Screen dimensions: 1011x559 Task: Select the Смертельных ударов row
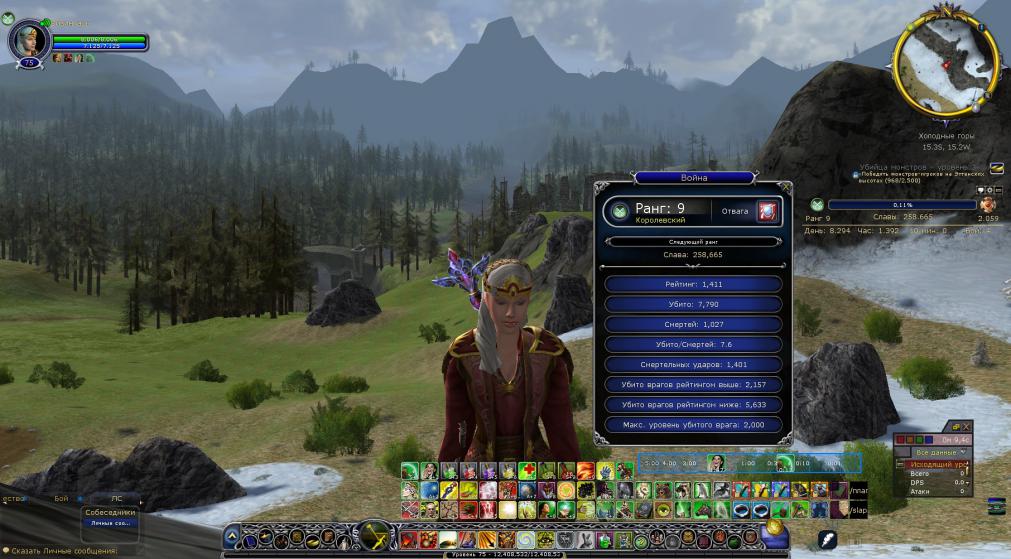click(692, 364)
